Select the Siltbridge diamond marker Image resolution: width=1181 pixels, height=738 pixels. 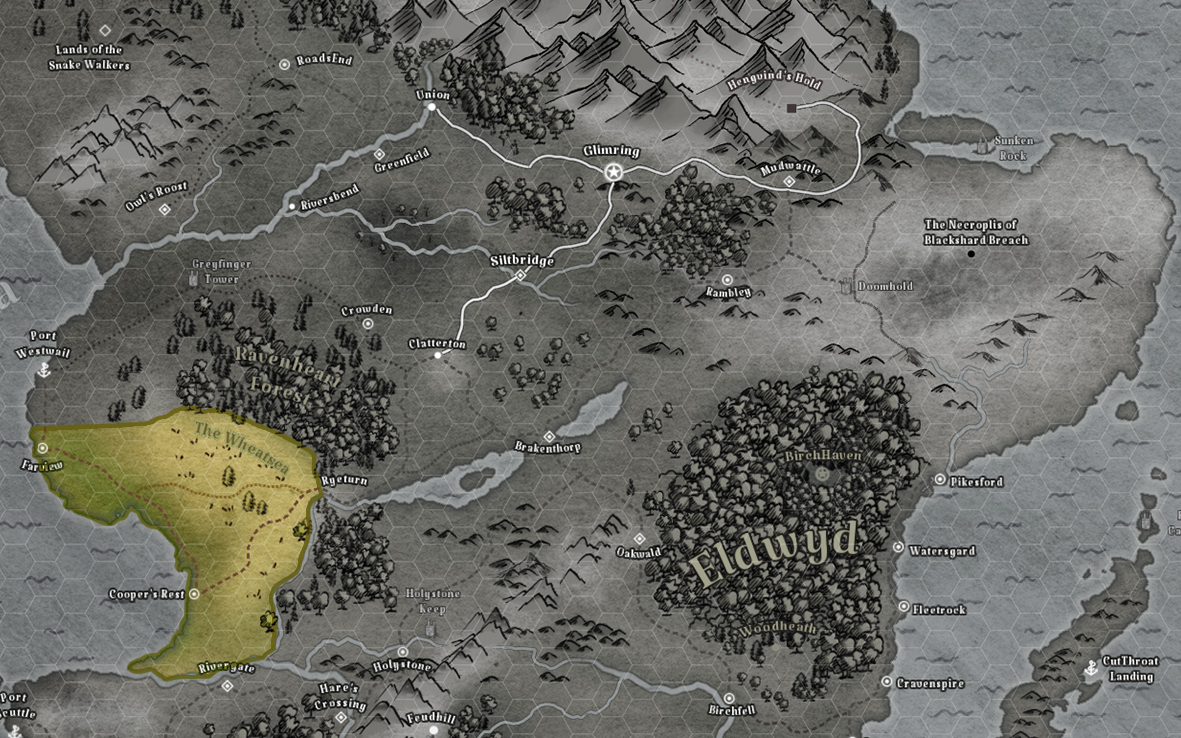click(x=520, y=275)
